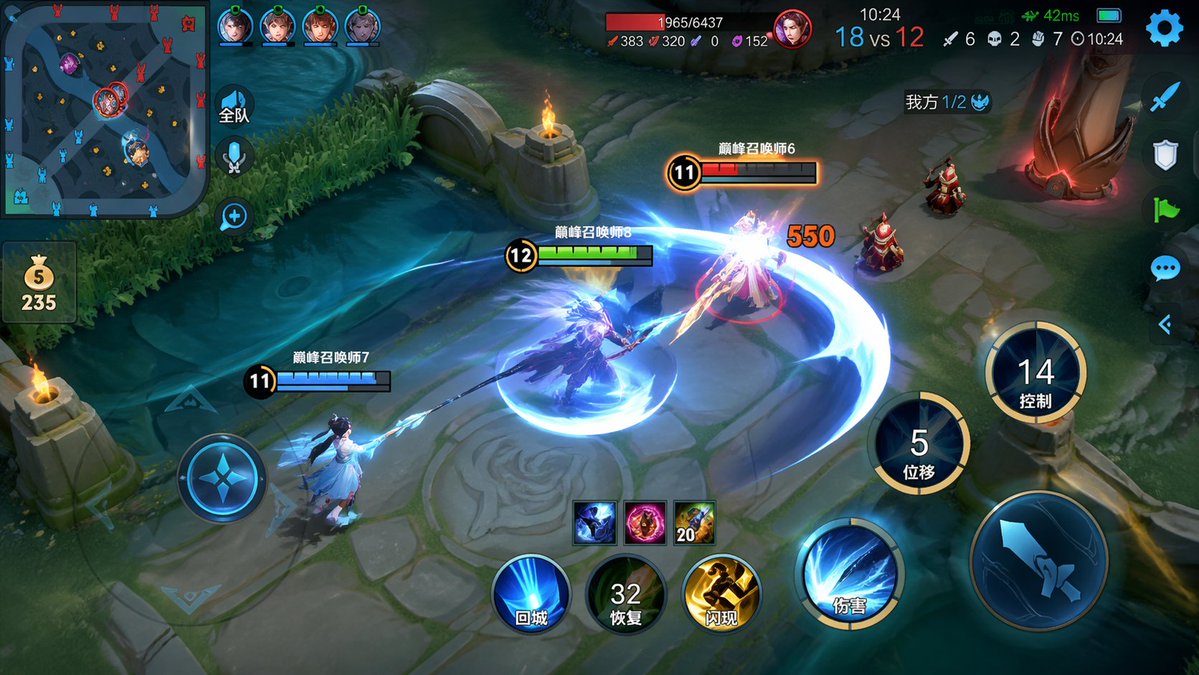
Task: Use the 控制 control skill
Action: [1035, 373]
